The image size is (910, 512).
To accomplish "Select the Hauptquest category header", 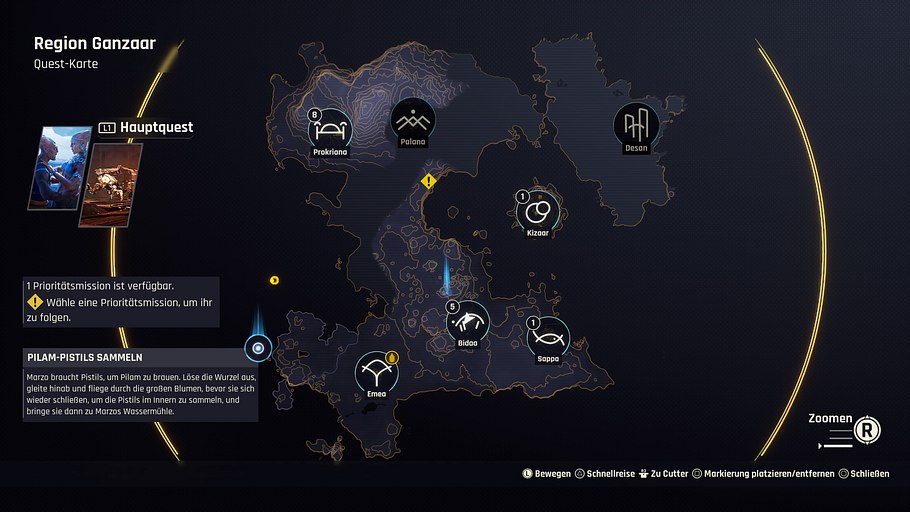I will 146,128.
